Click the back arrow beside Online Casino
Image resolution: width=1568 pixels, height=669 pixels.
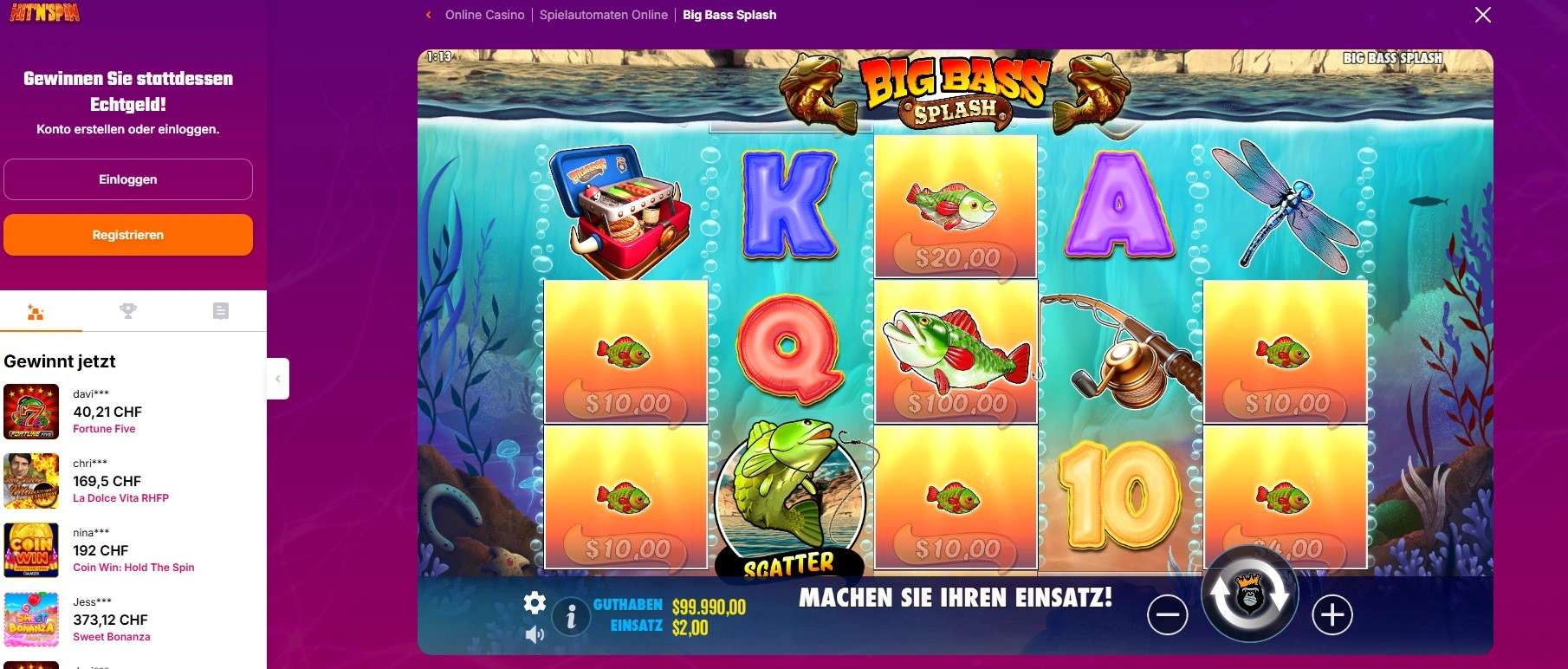click(428, 15)
